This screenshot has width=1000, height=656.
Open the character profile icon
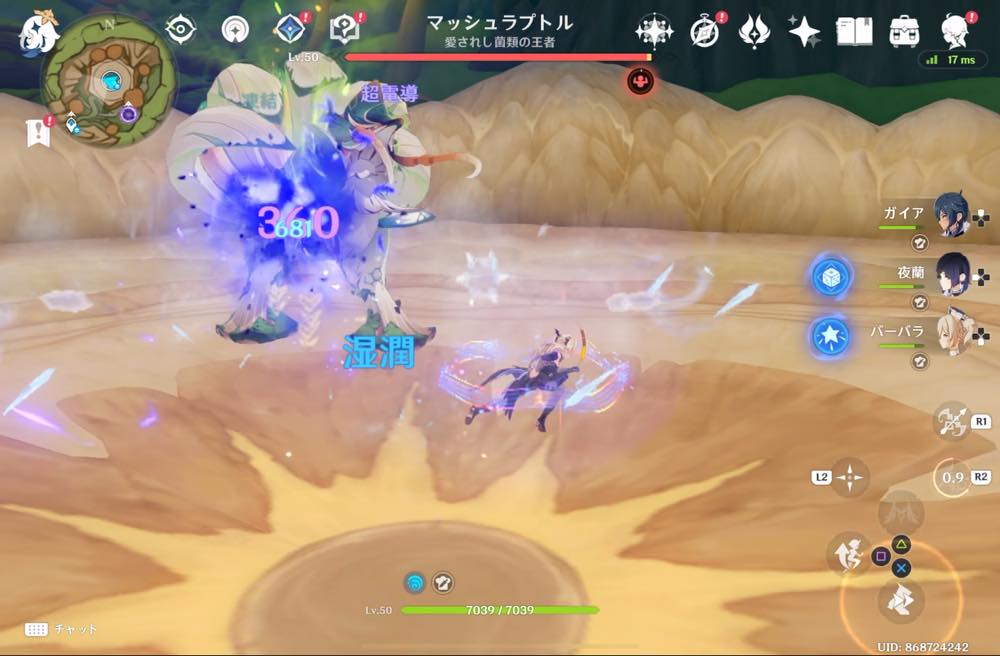(957, 31)
